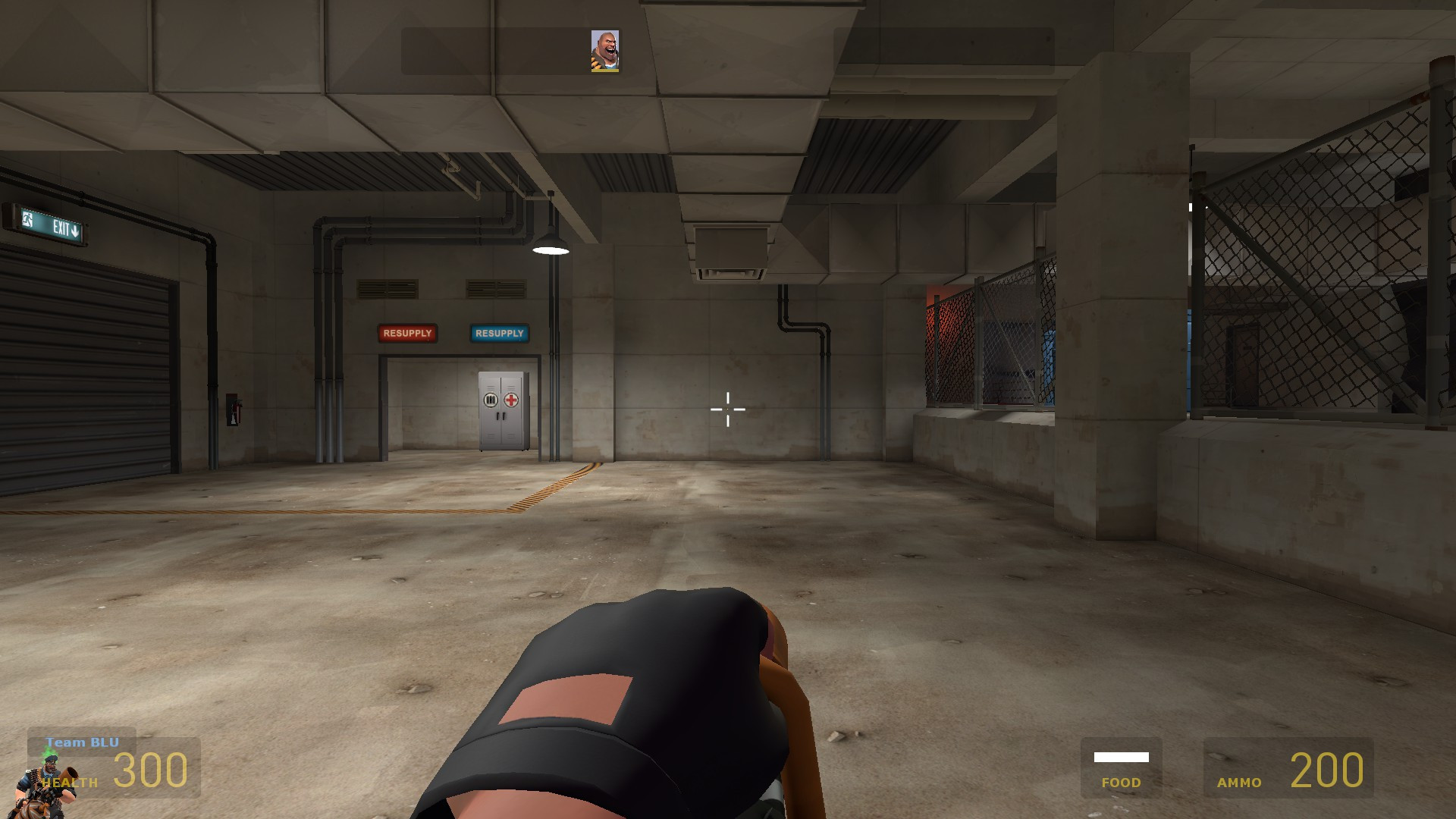Click the battery icon on the locker door

[491, 400]
